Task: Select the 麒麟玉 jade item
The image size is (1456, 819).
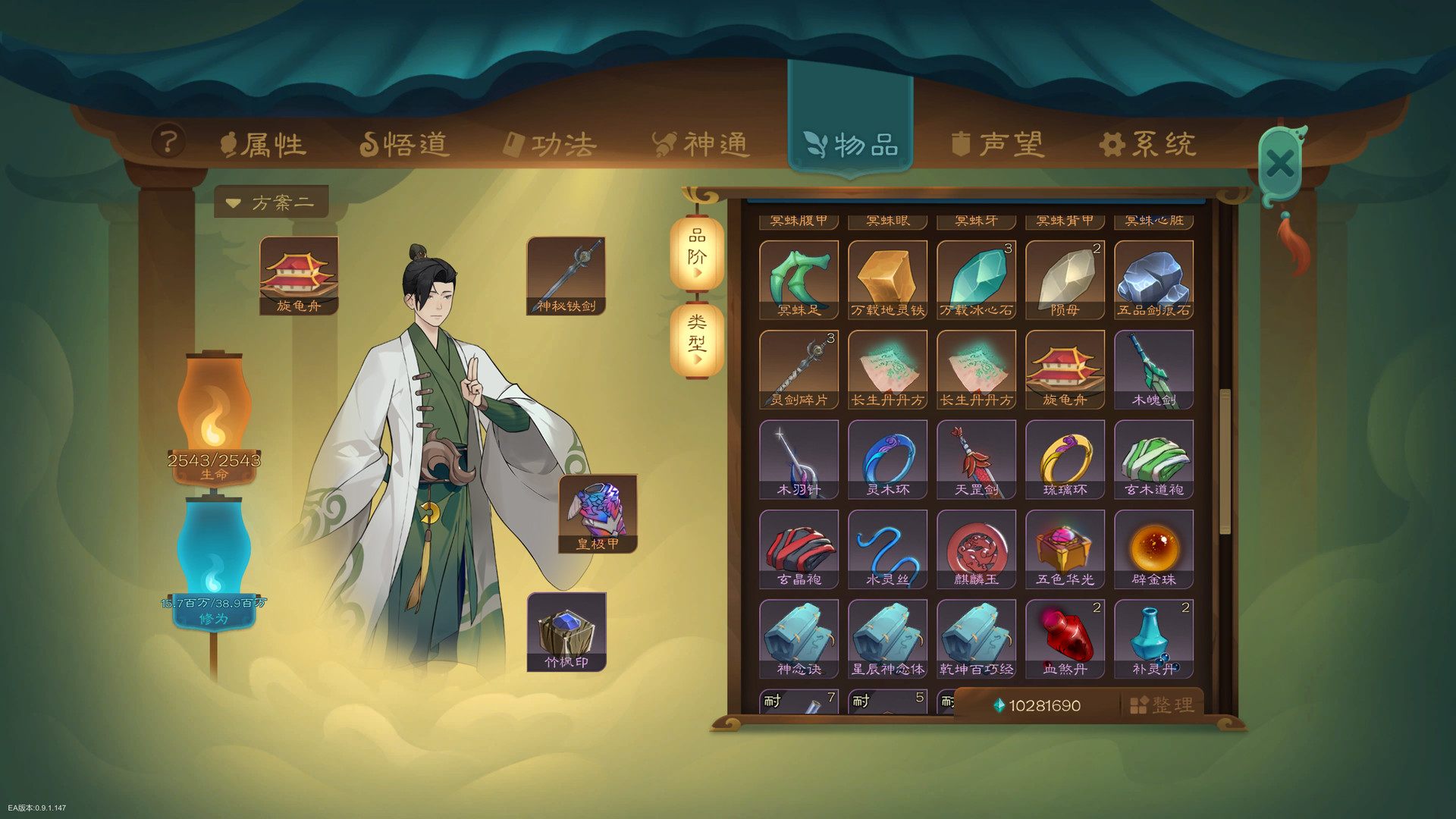Action: [x=976, y=546]
